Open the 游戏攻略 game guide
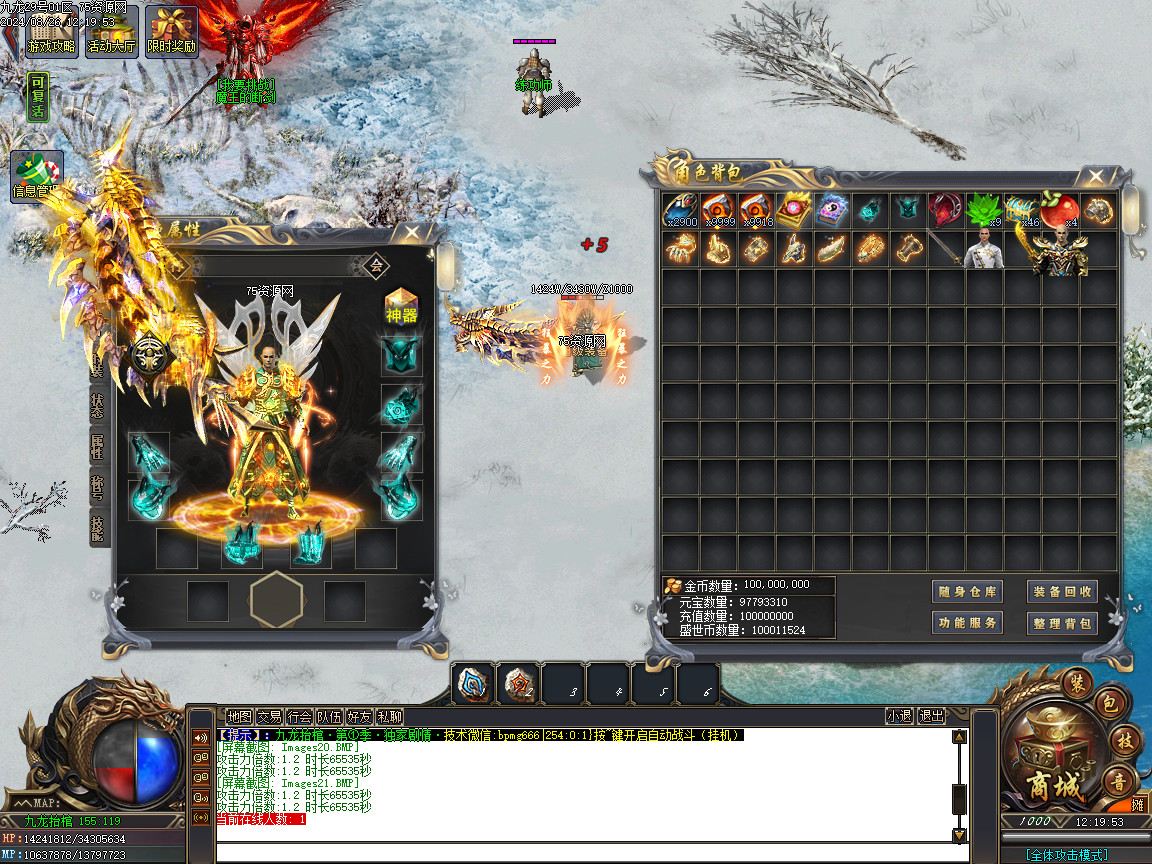The height and width of the screenshot is (864, 1152). click(51, 32)
